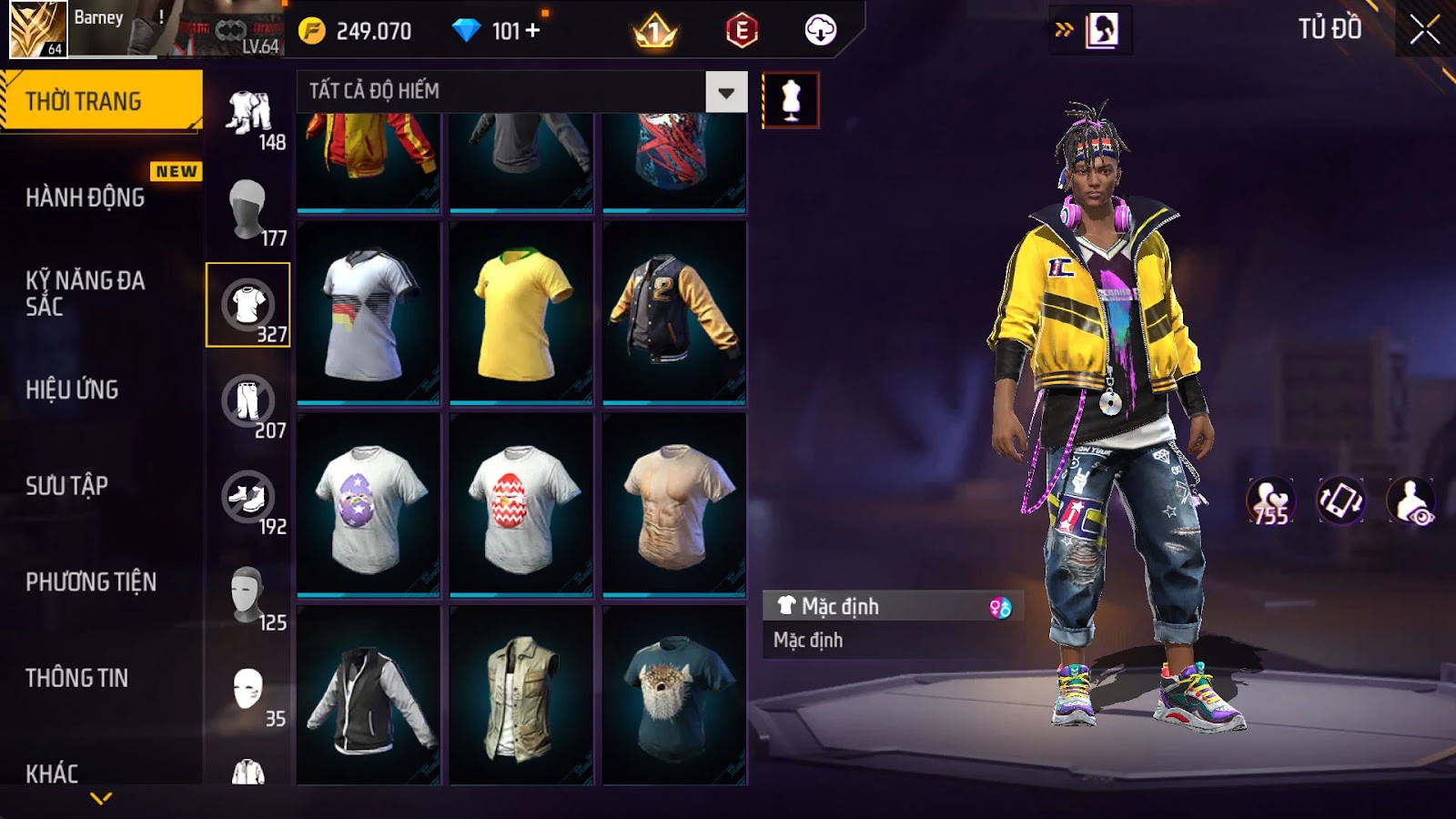Select the black and gold varsity jacket
Viewport: 1456px width, 819px height.
pos(673,314)
